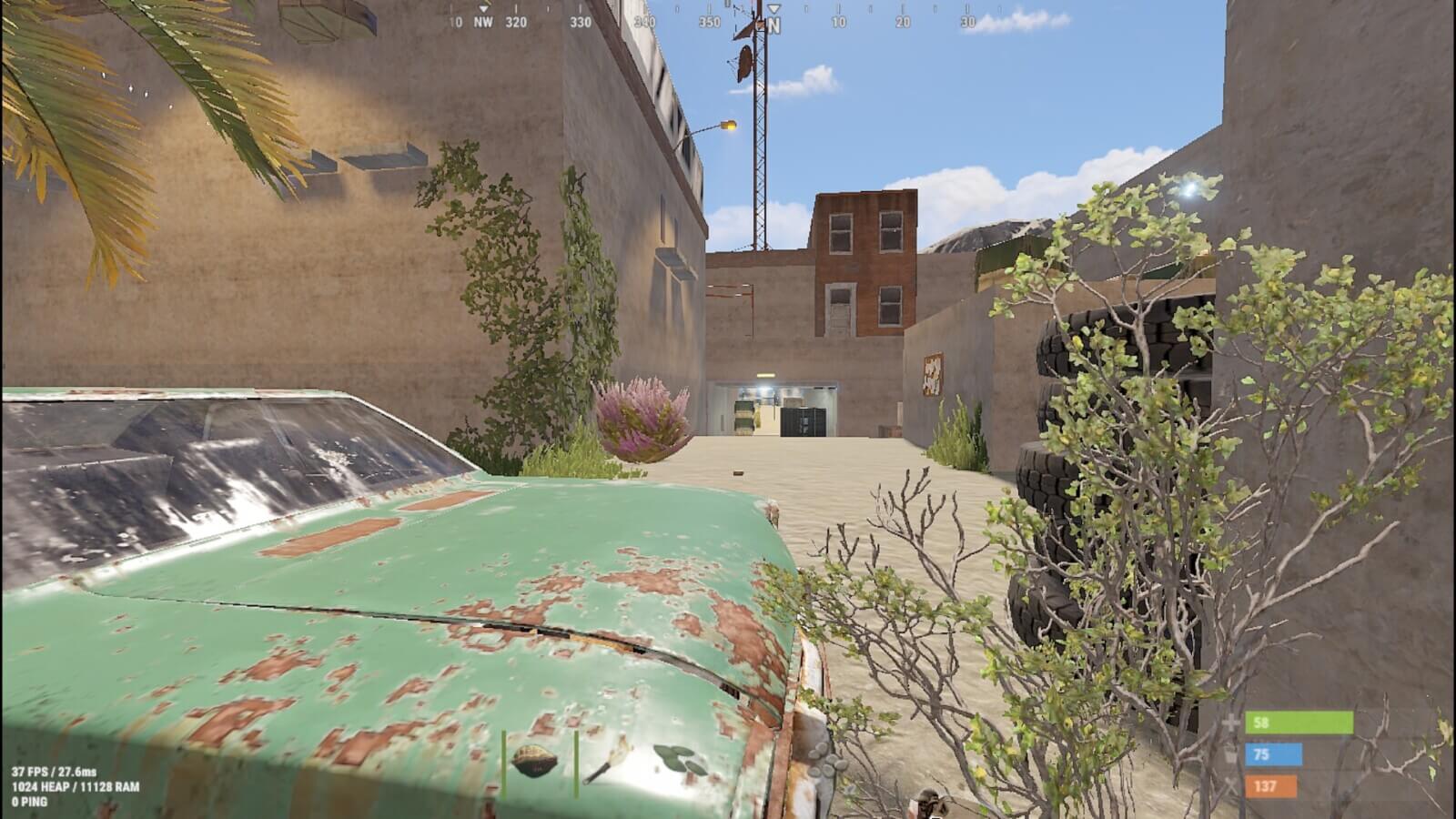This screenshot has width=1456, height=819.
Task: Click the yellow compass heading arrow
Action: (483, 7)
